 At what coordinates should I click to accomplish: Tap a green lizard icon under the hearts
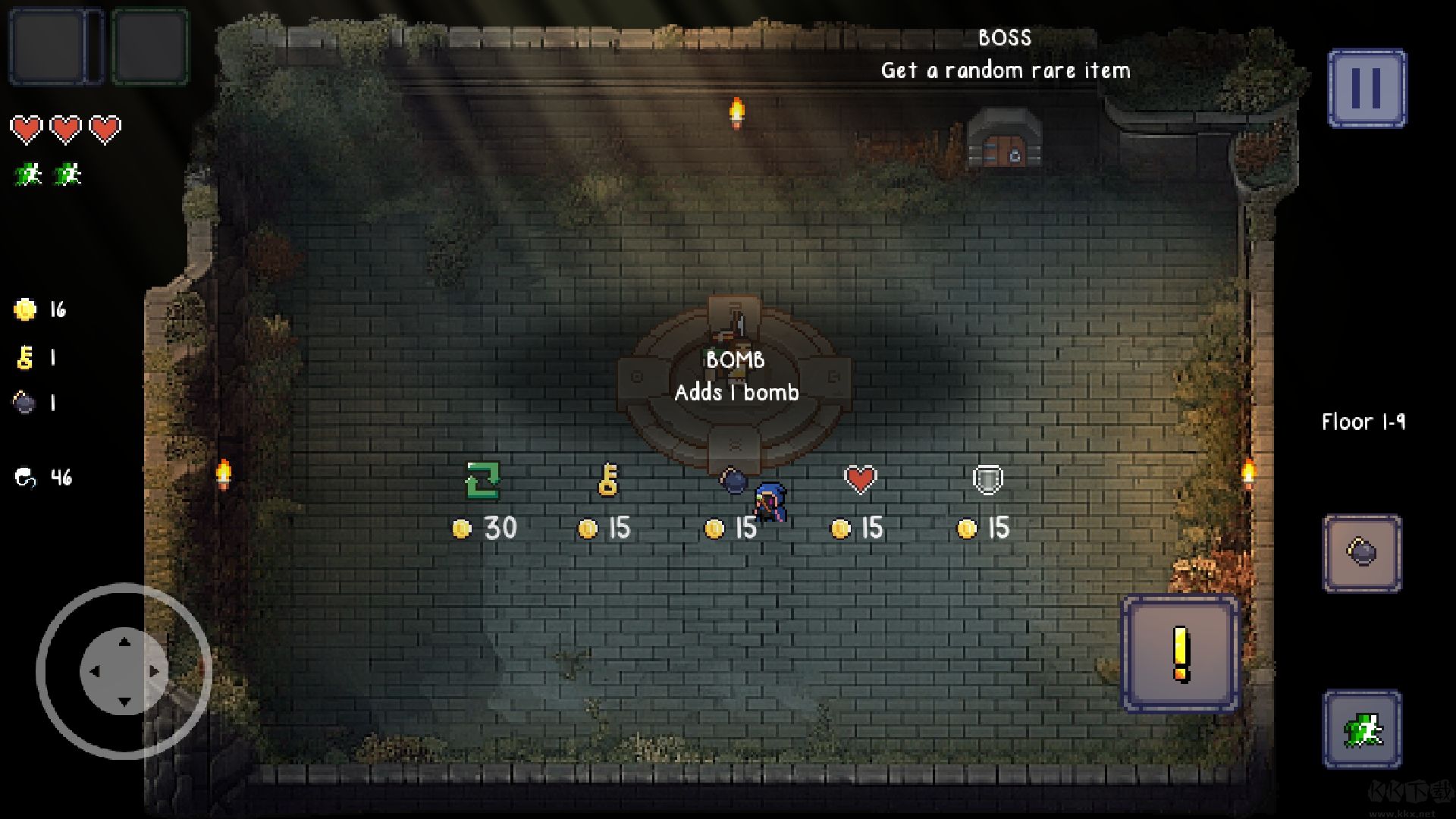28,174
